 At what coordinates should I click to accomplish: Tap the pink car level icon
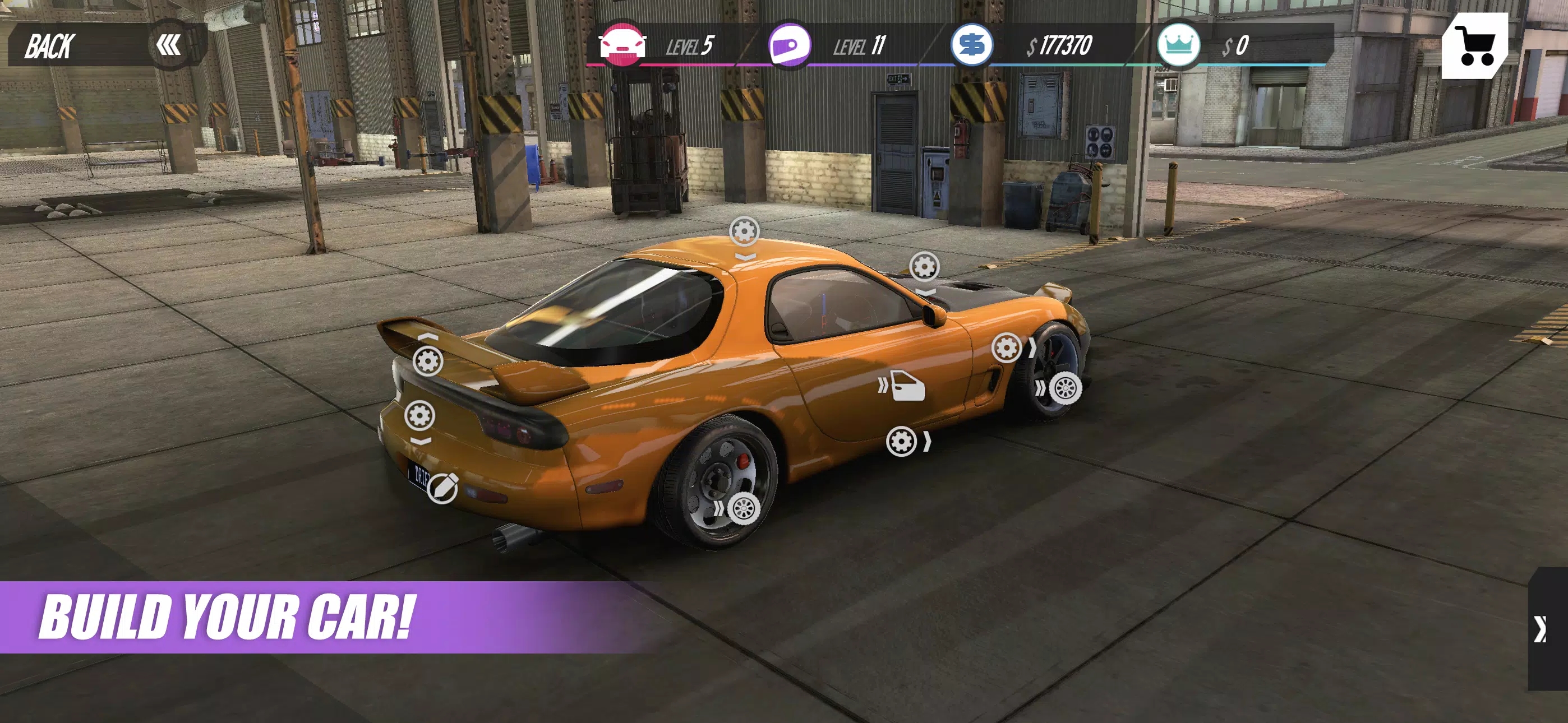(x=622, y=45)
